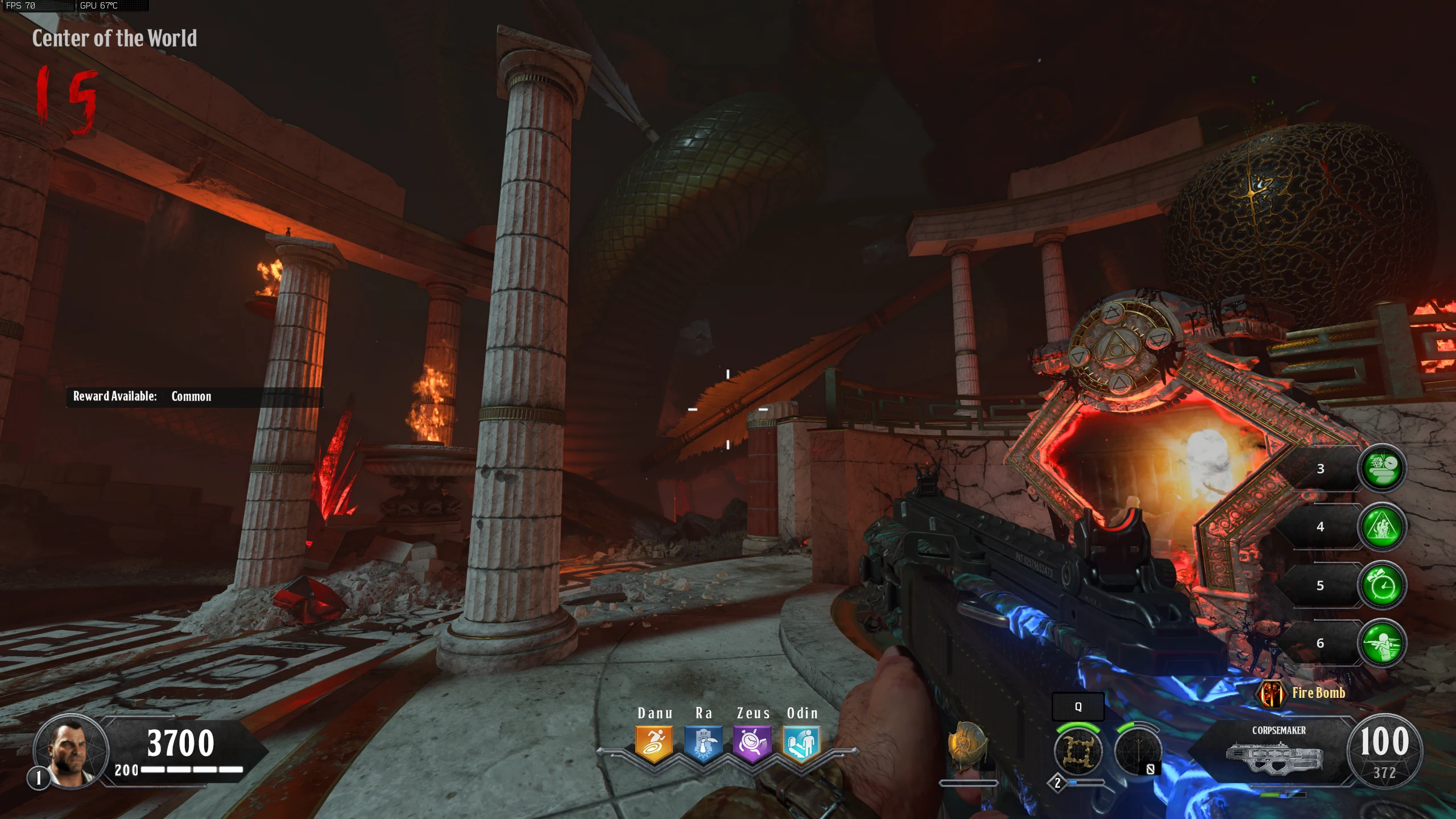Select the blue Ra tombstone perk icon

703,743
